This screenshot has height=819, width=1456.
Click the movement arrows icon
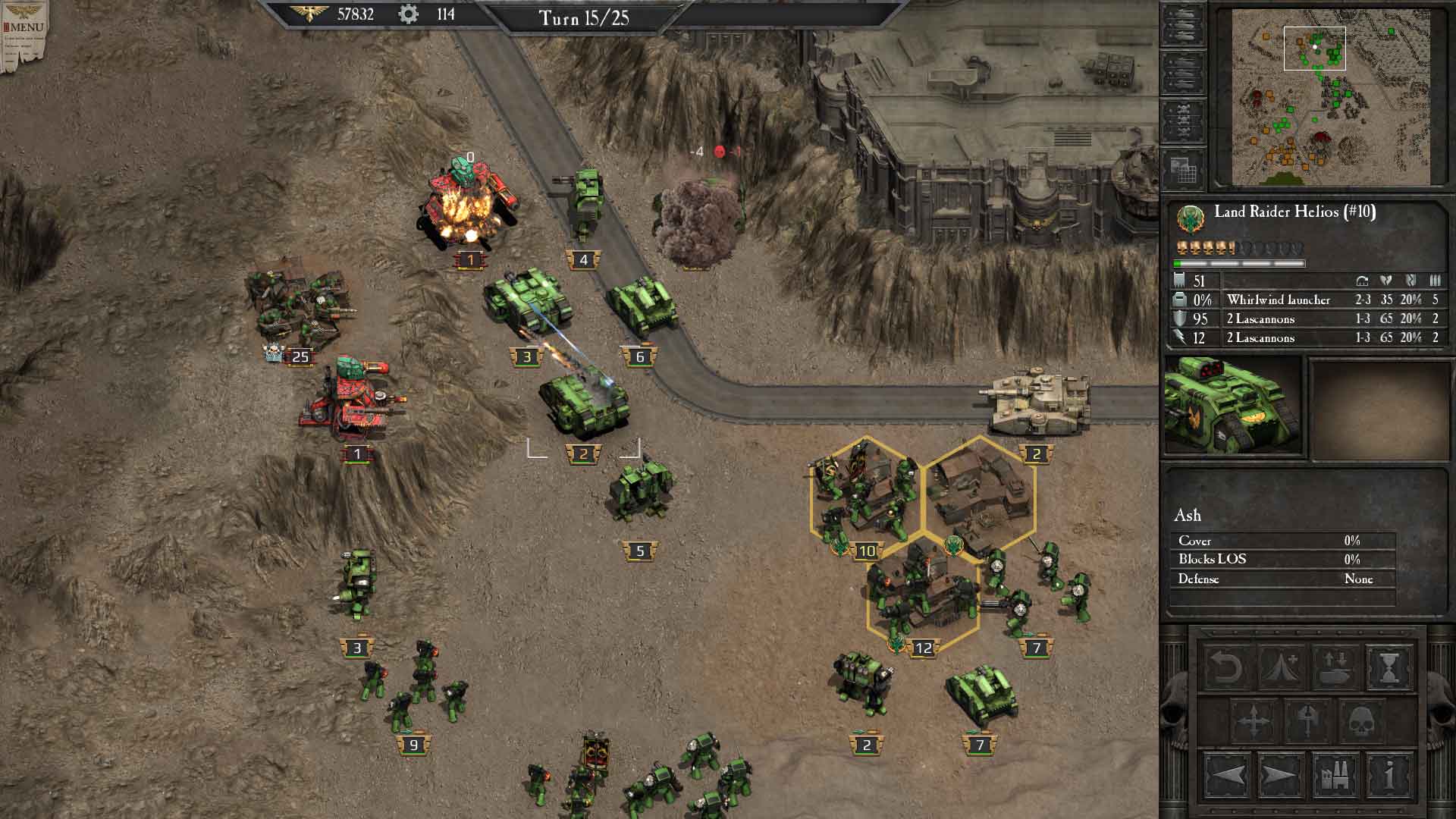(1253, 720)
